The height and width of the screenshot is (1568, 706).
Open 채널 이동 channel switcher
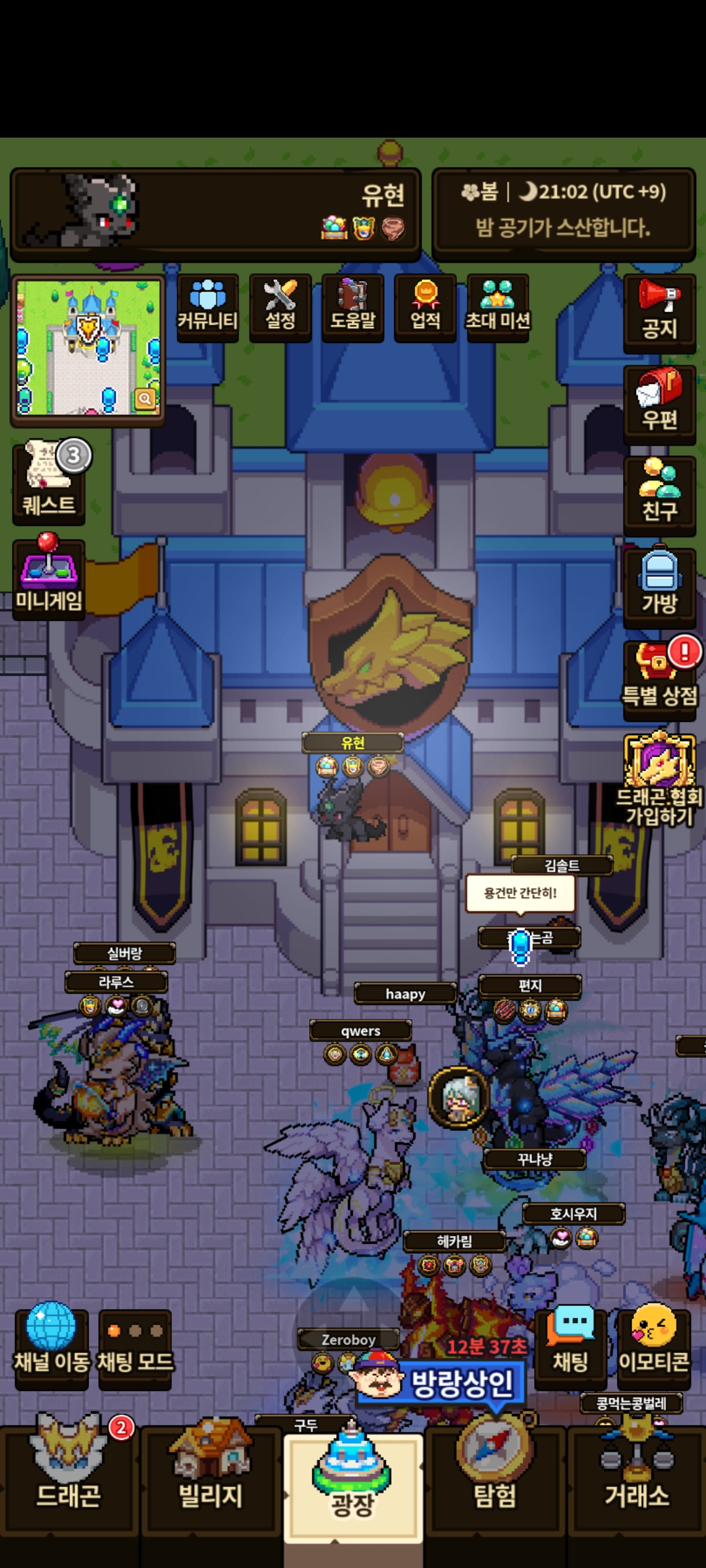(x=51, y=1347)
